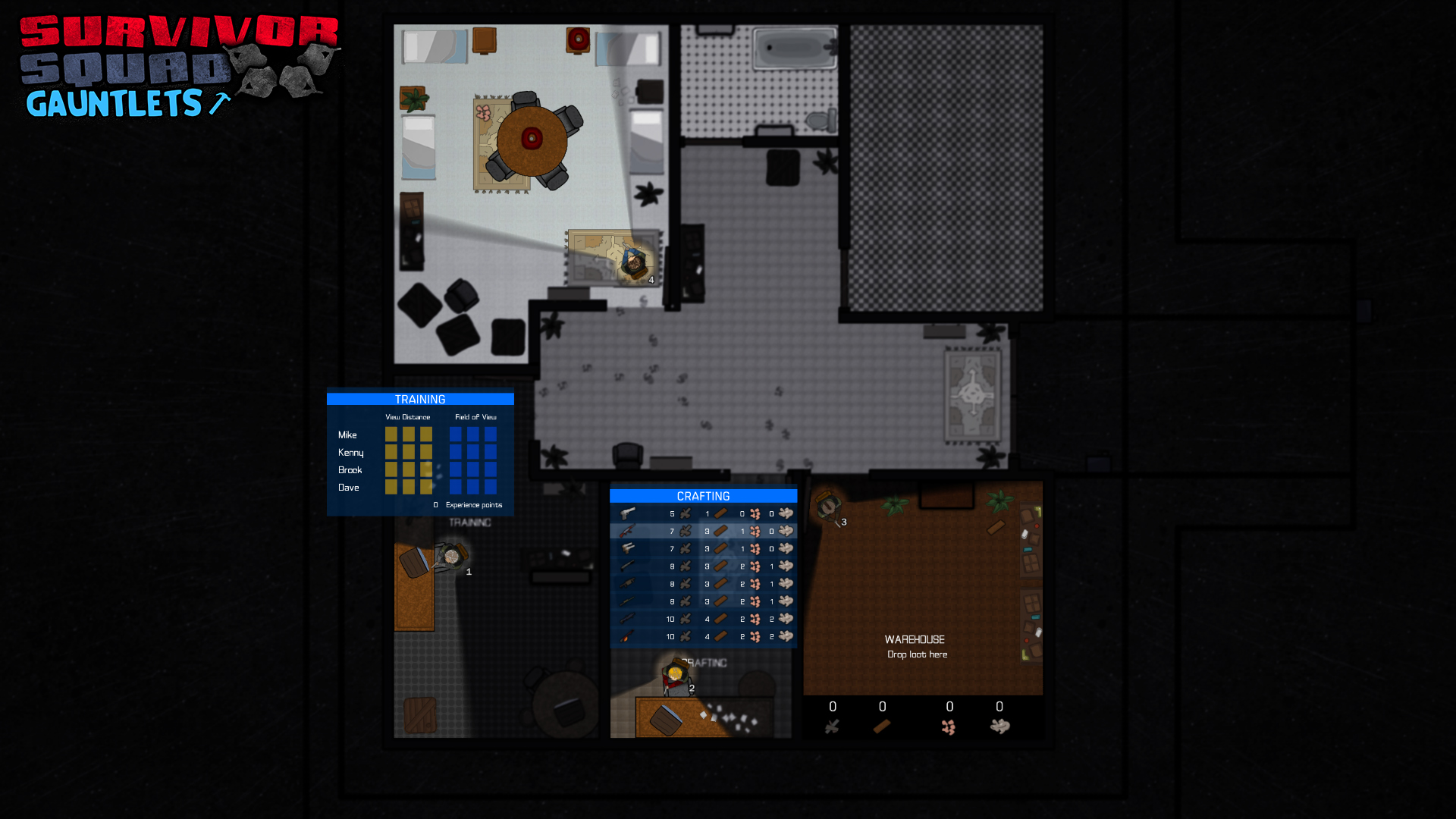Click the cloth resource icon in warehouse totals
The width and height of the screenshot is (1456, 819).
tap(999, 726)
